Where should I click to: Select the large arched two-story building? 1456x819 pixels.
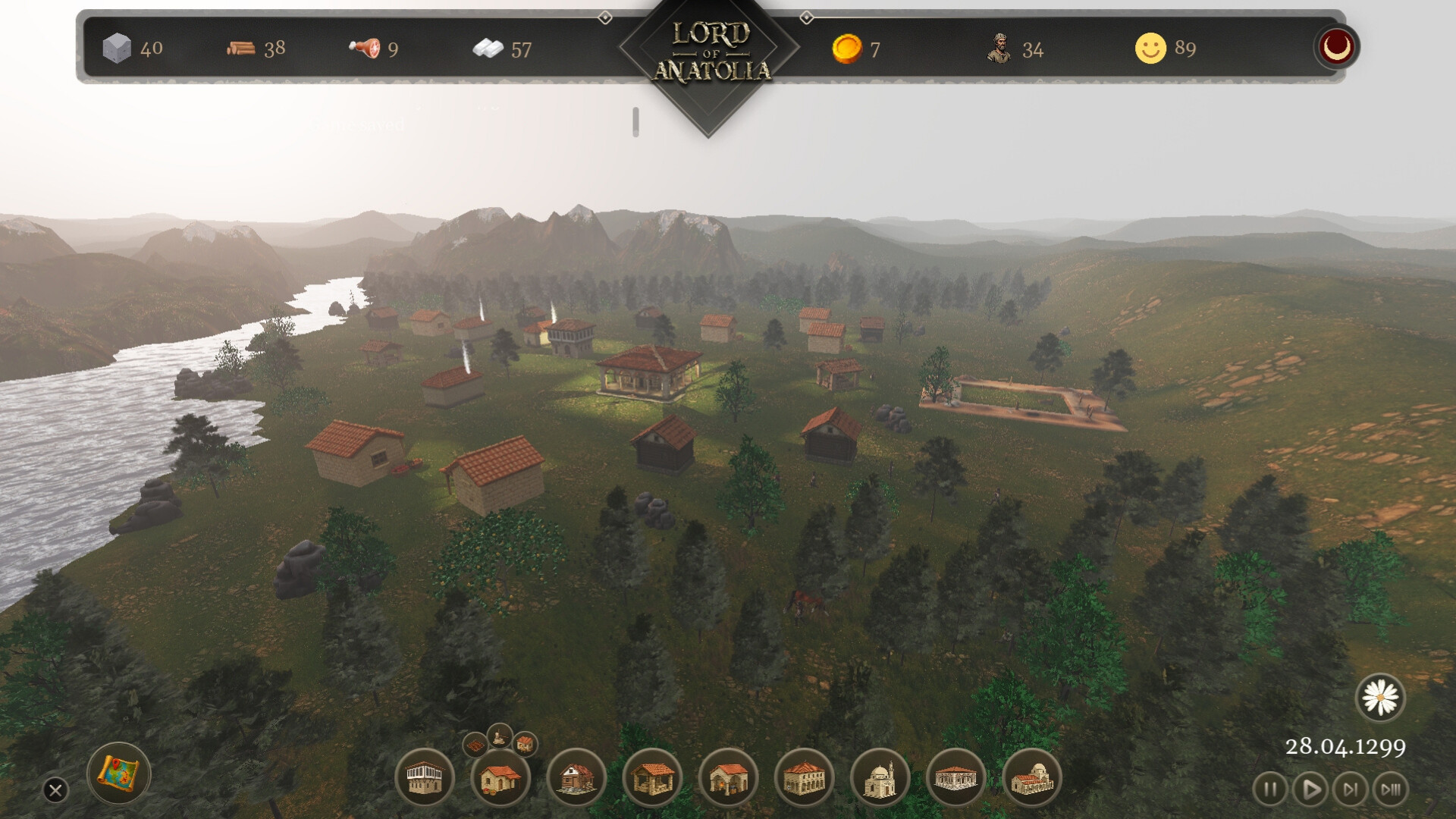[804, 778]
